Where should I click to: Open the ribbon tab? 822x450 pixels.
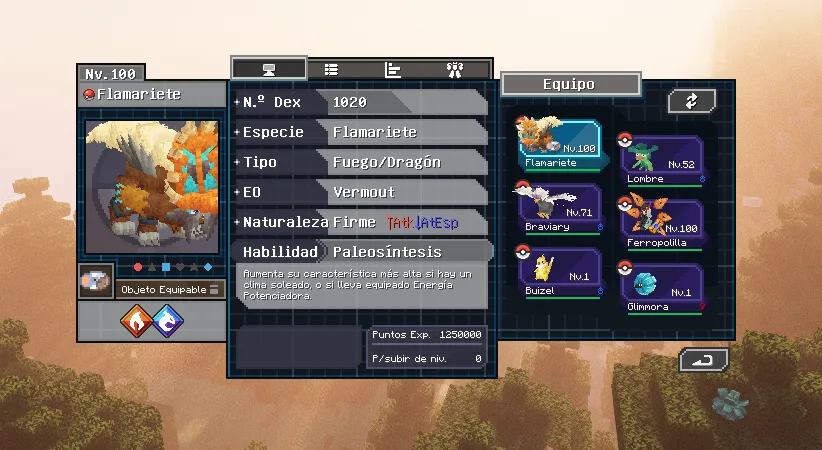tap(455, 69)
